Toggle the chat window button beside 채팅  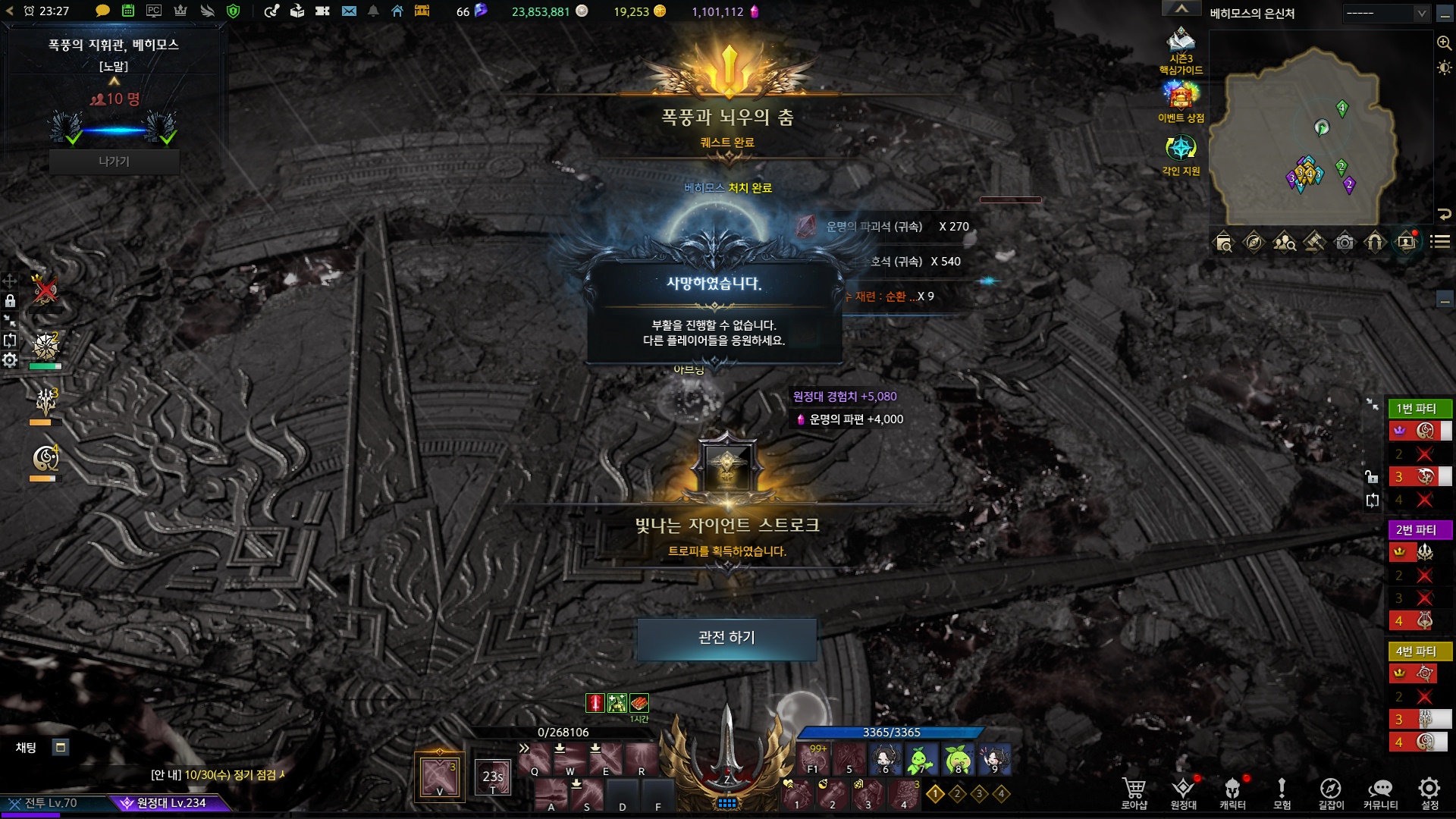[x=61, y=748]
